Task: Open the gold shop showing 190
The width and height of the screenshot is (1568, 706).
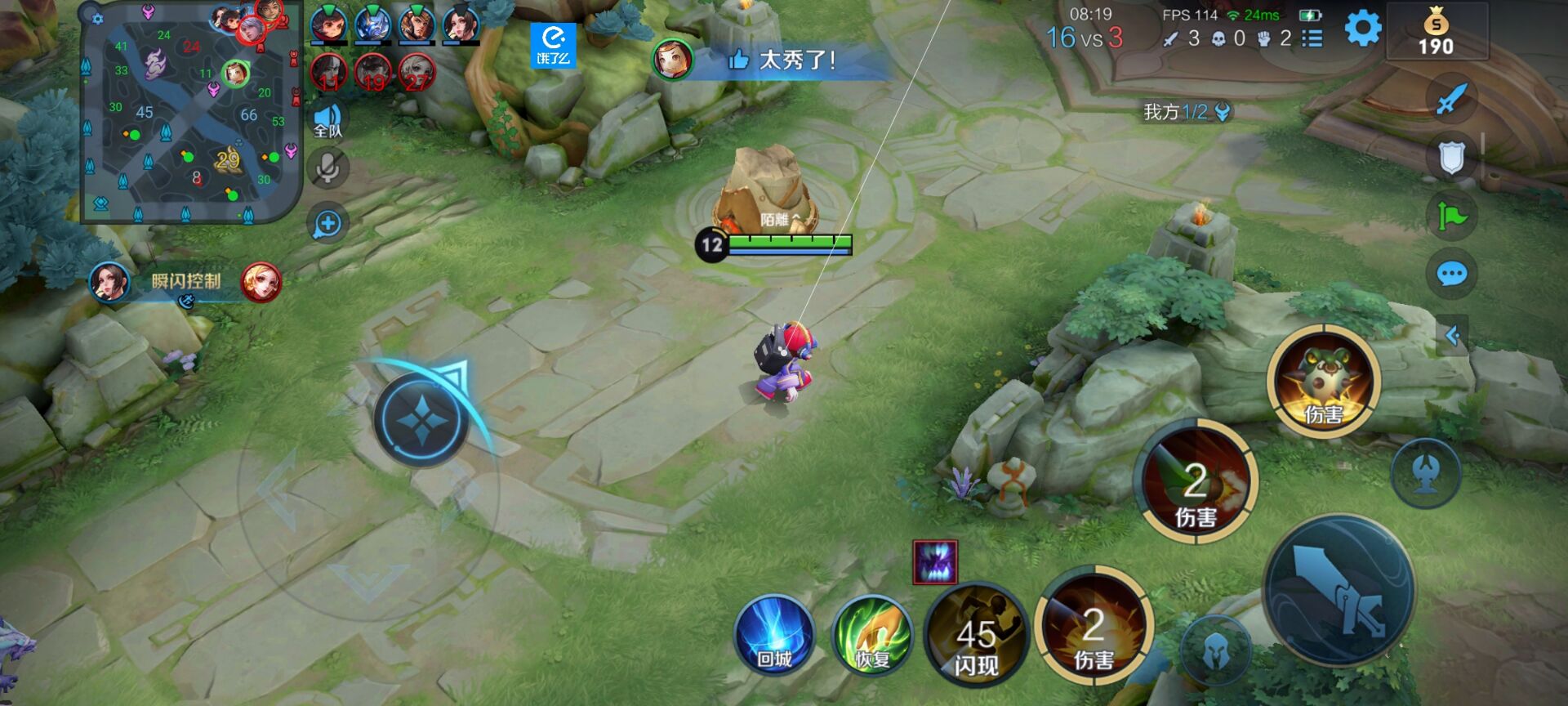Action: coord(1437,33)
